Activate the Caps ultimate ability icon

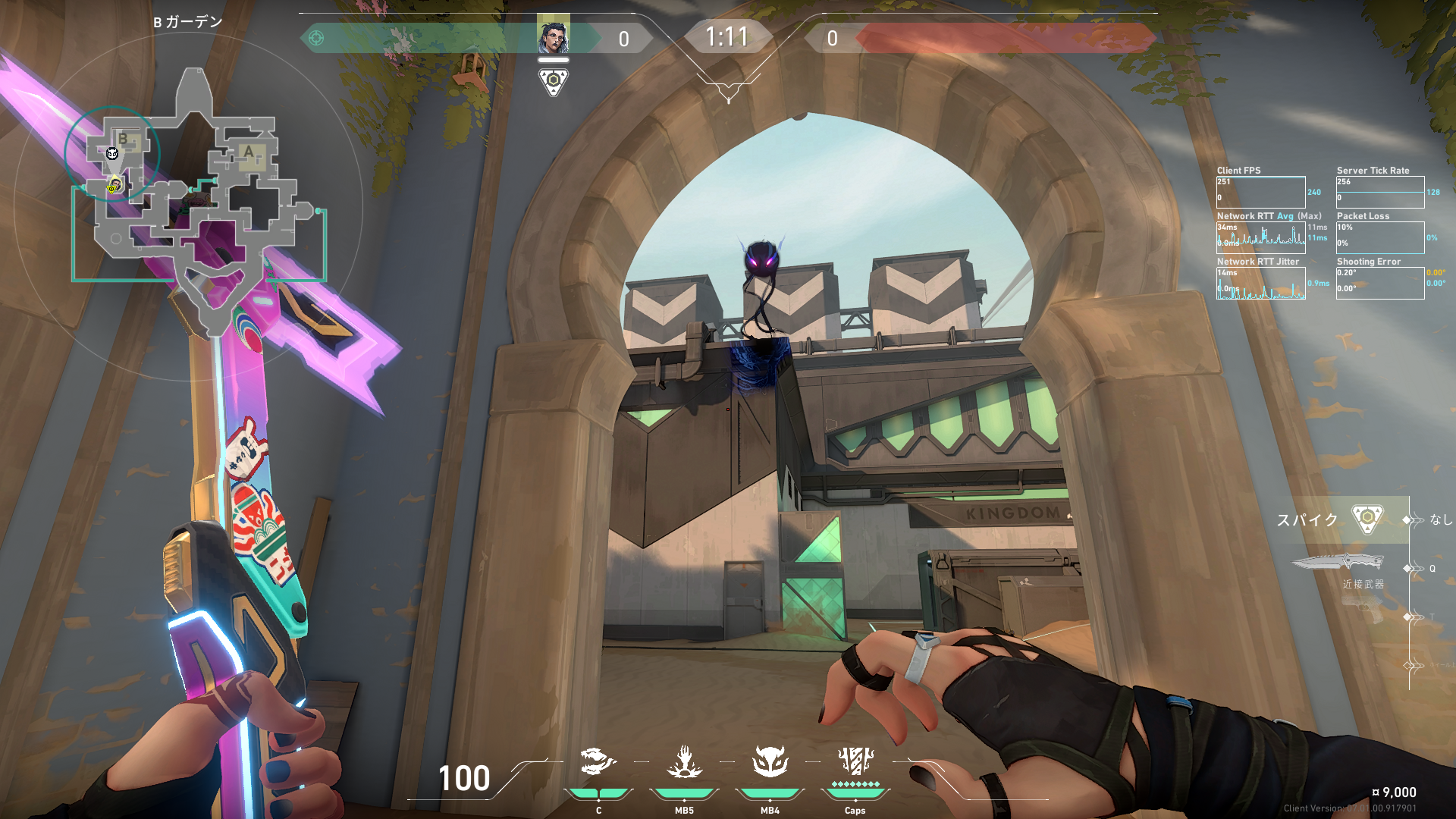(x=855, y=762)
